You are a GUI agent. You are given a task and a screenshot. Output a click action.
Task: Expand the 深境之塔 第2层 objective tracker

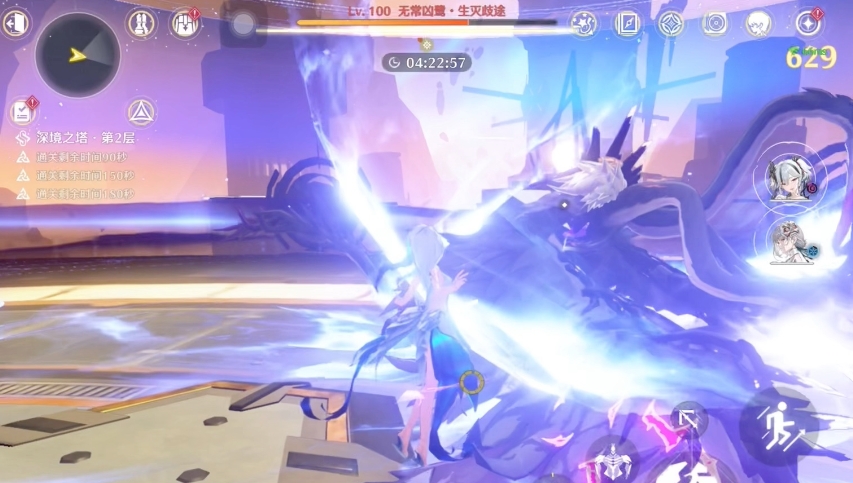click(78, 136)
